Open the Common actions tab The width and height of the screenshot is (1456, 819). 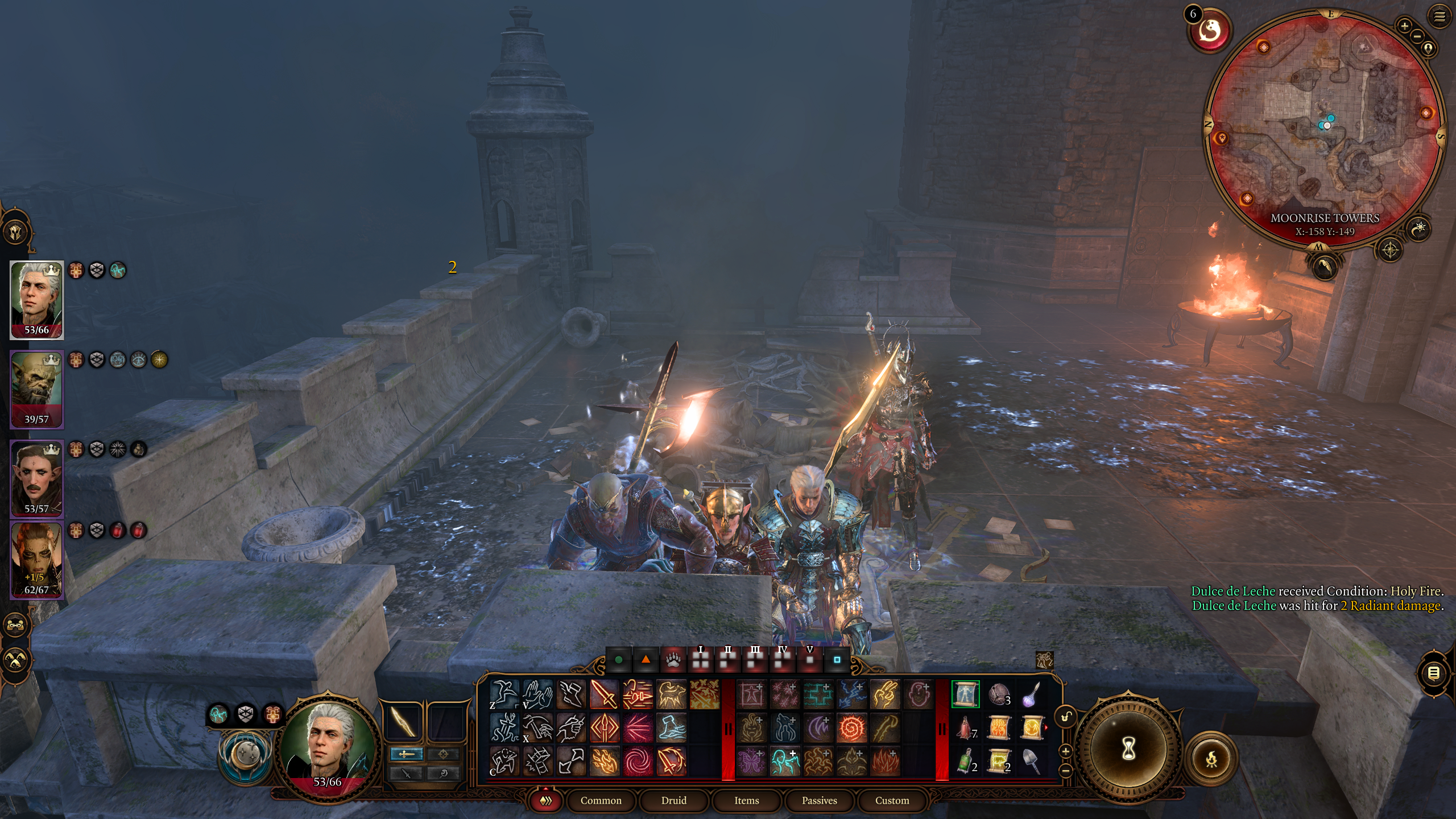coord(601,800)
